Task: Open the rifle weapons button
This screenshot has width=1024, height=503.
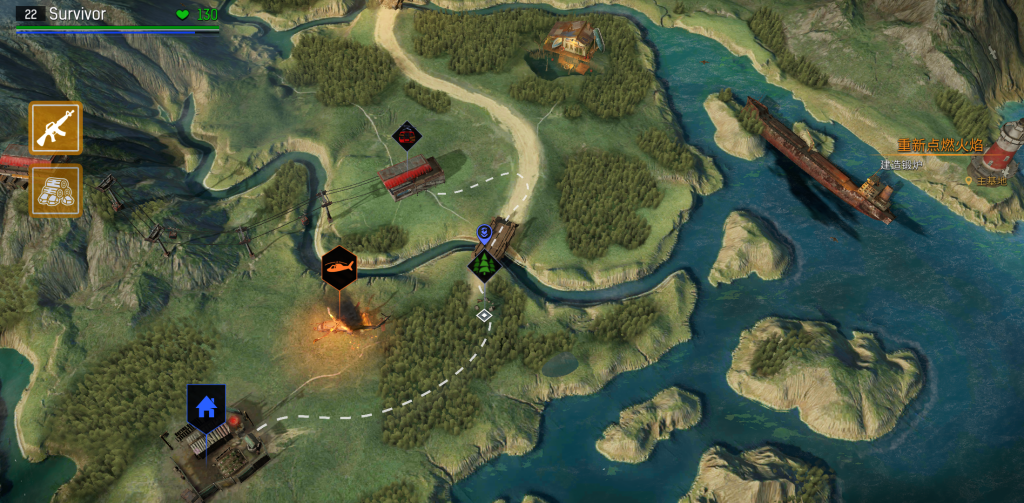Action: tap(55, 128)
